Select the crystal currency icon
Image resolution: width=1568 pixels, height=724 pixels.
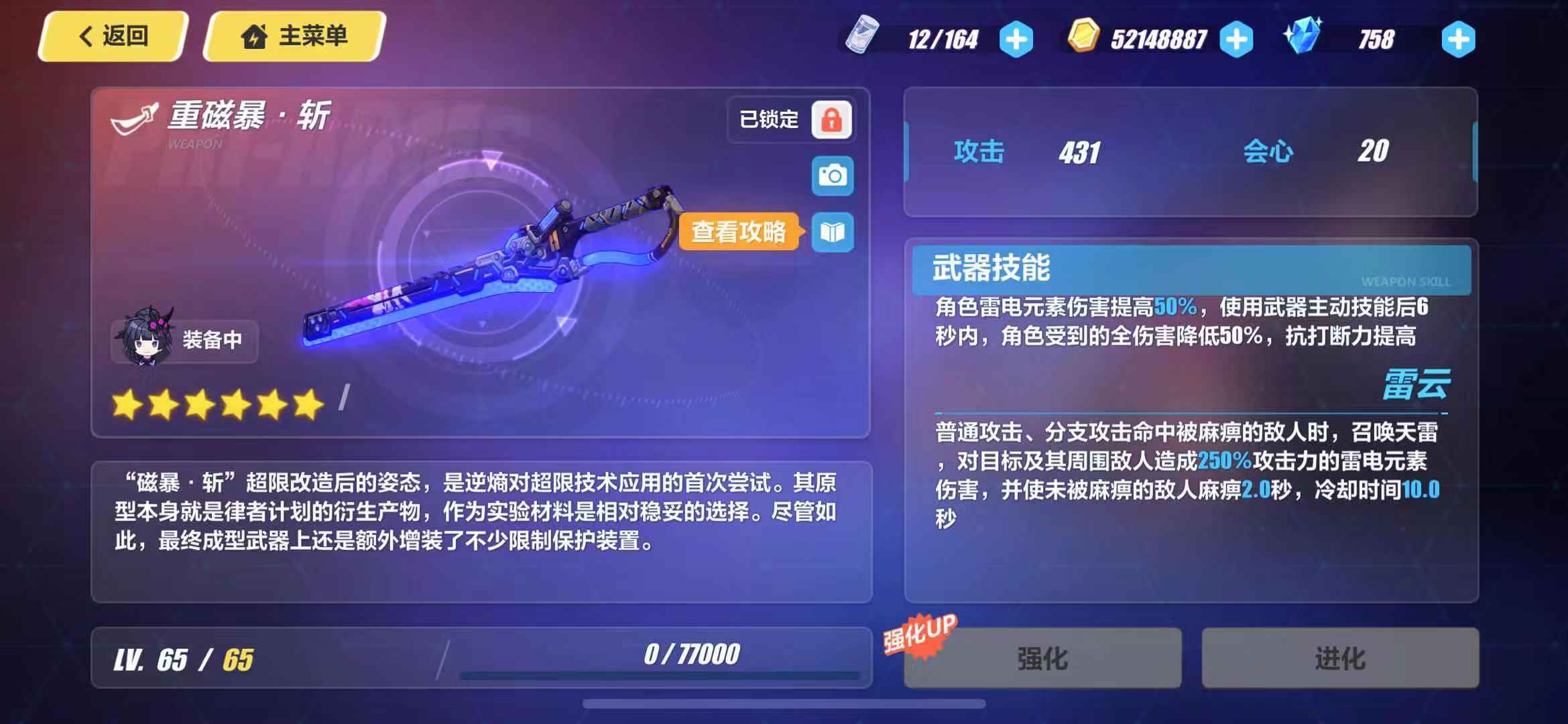(1301, 38)
